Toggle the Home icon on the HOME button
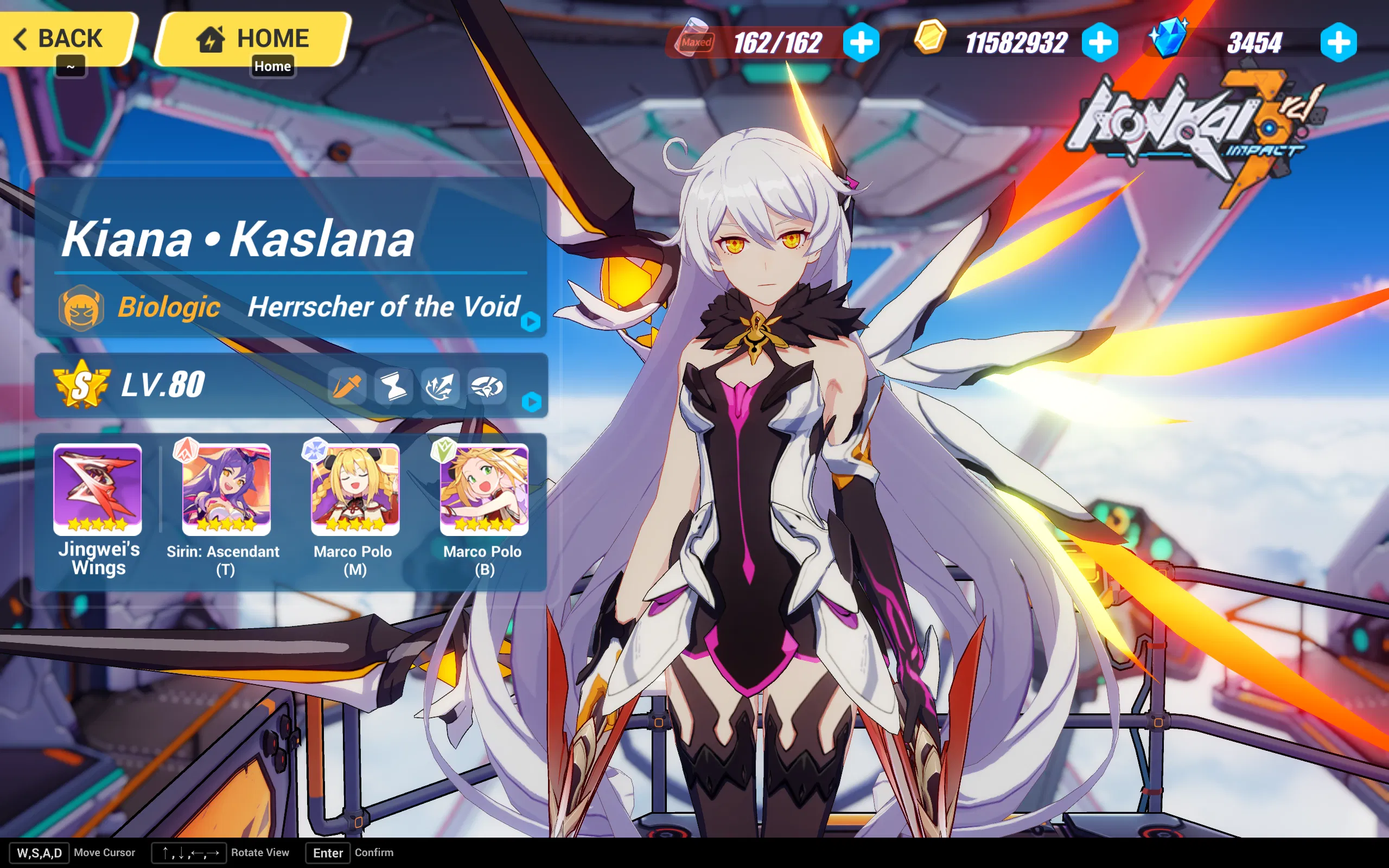Viewport: 1389px width, 868px height. (212, 38)
